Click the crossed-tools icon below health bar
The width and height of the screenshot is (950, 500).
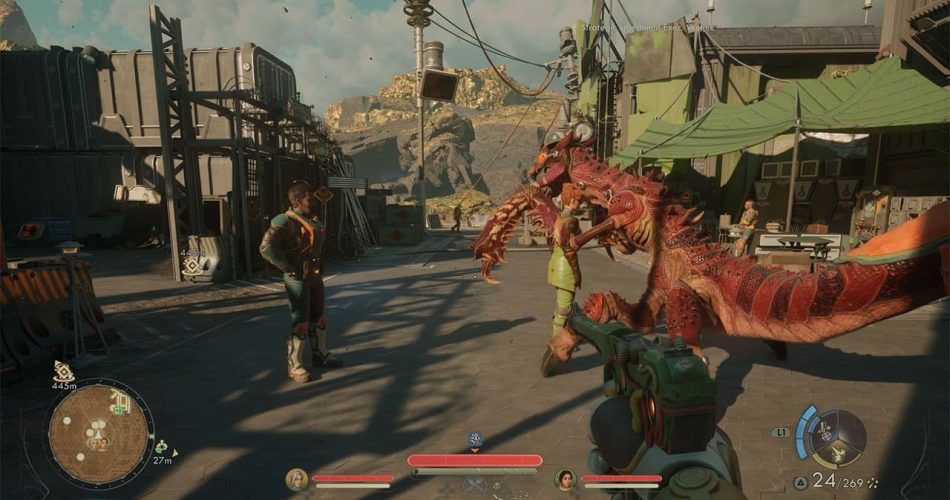[475, 485]
